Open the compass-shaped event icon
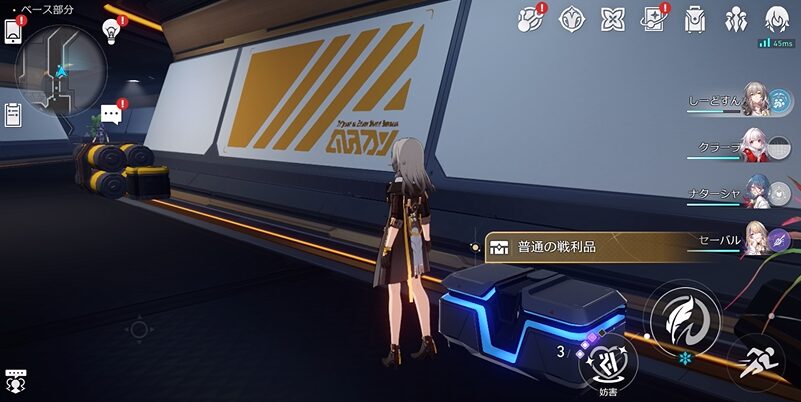 pyautogui.click(x=571, y=18)
